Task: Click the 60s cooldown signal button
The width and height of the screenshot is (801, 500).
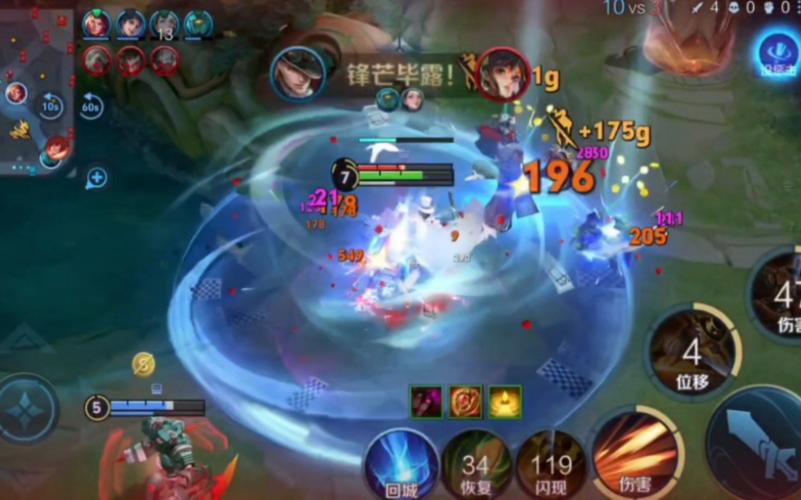Action: (92, 105)
